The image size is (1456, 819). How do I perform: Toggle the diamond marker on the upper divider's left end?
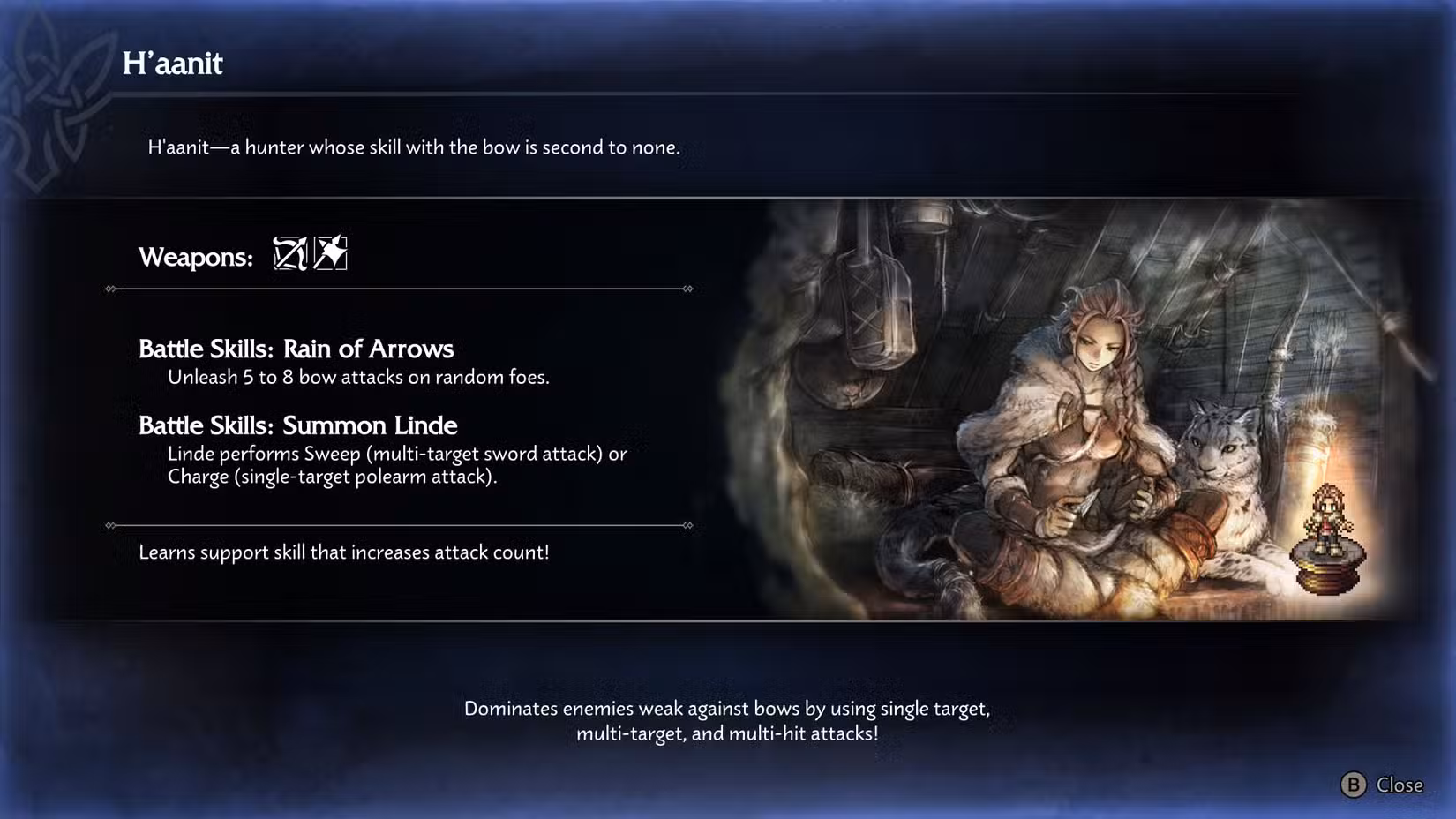[111, 288]
